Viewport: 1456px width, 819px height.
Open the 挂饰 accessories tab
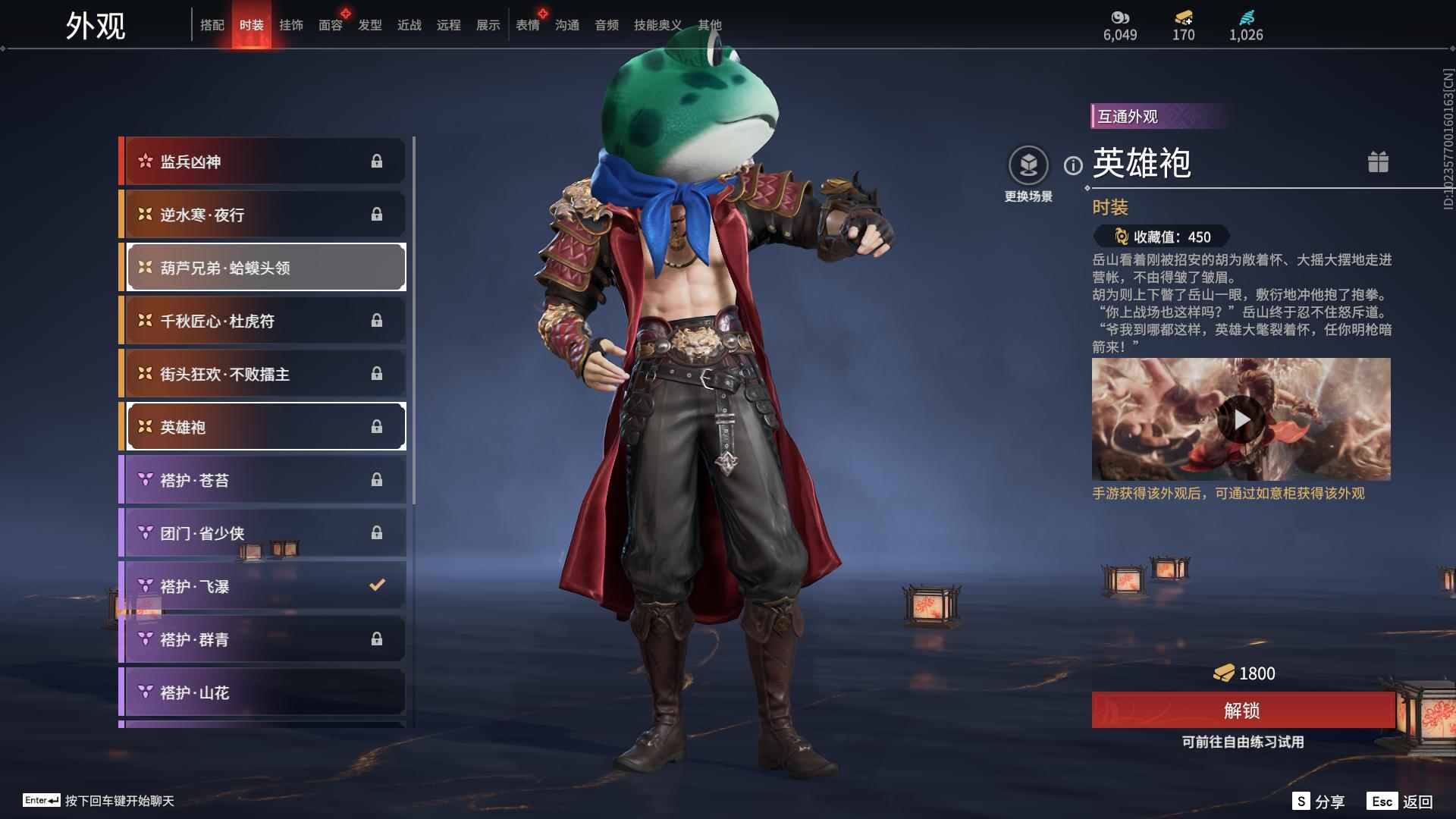pos(290,25)
